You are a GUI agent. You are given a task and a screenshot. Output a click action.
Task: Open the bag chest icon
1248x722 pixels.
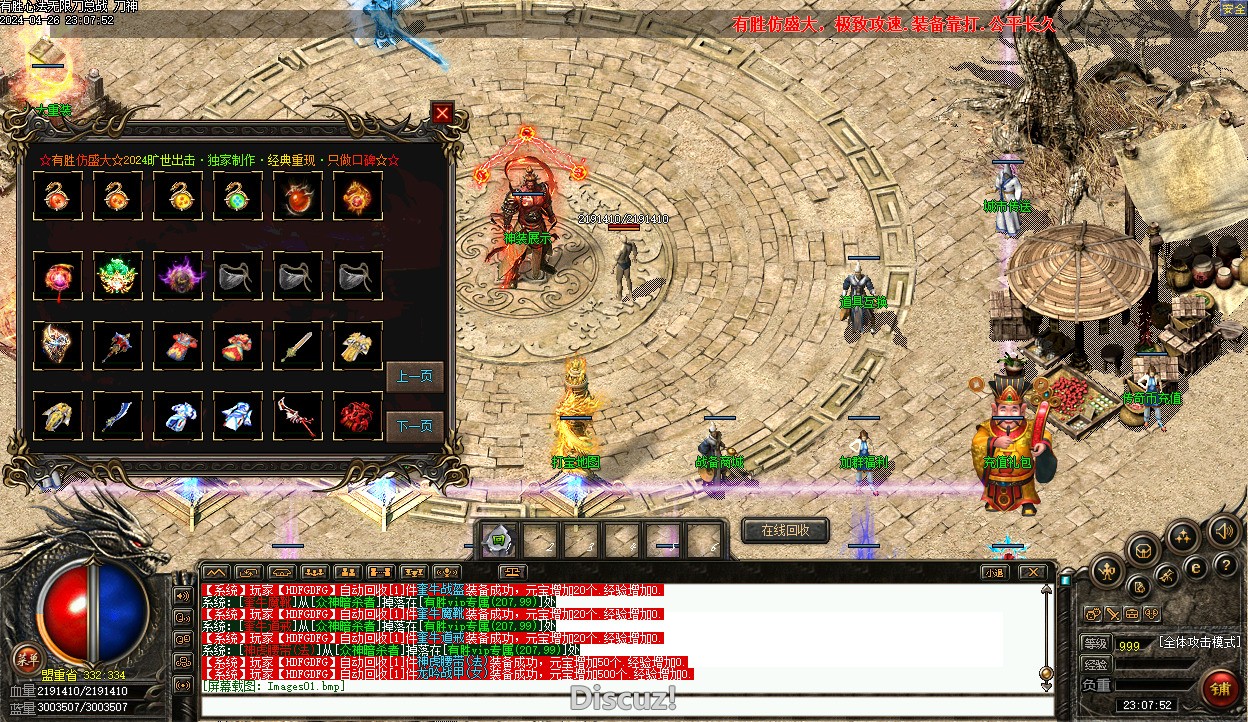click(1142, 549)
